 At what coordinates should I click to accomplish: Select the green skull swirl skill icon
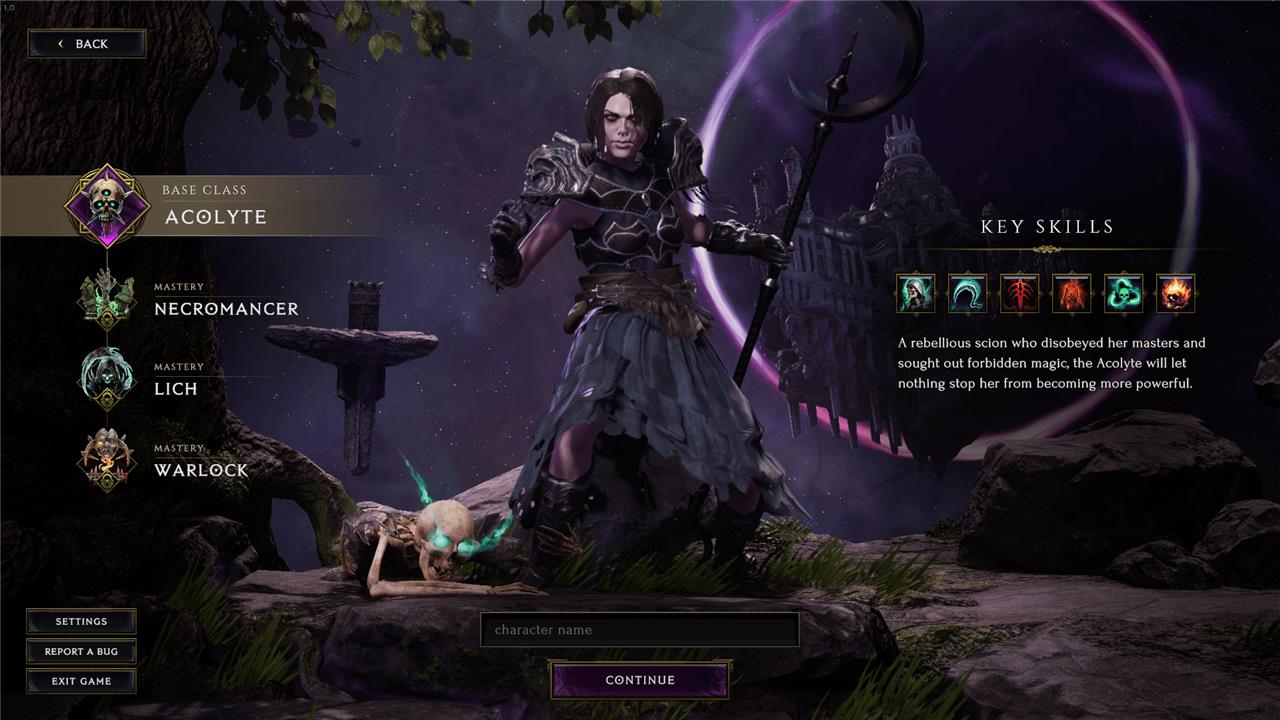(1124, 294)
